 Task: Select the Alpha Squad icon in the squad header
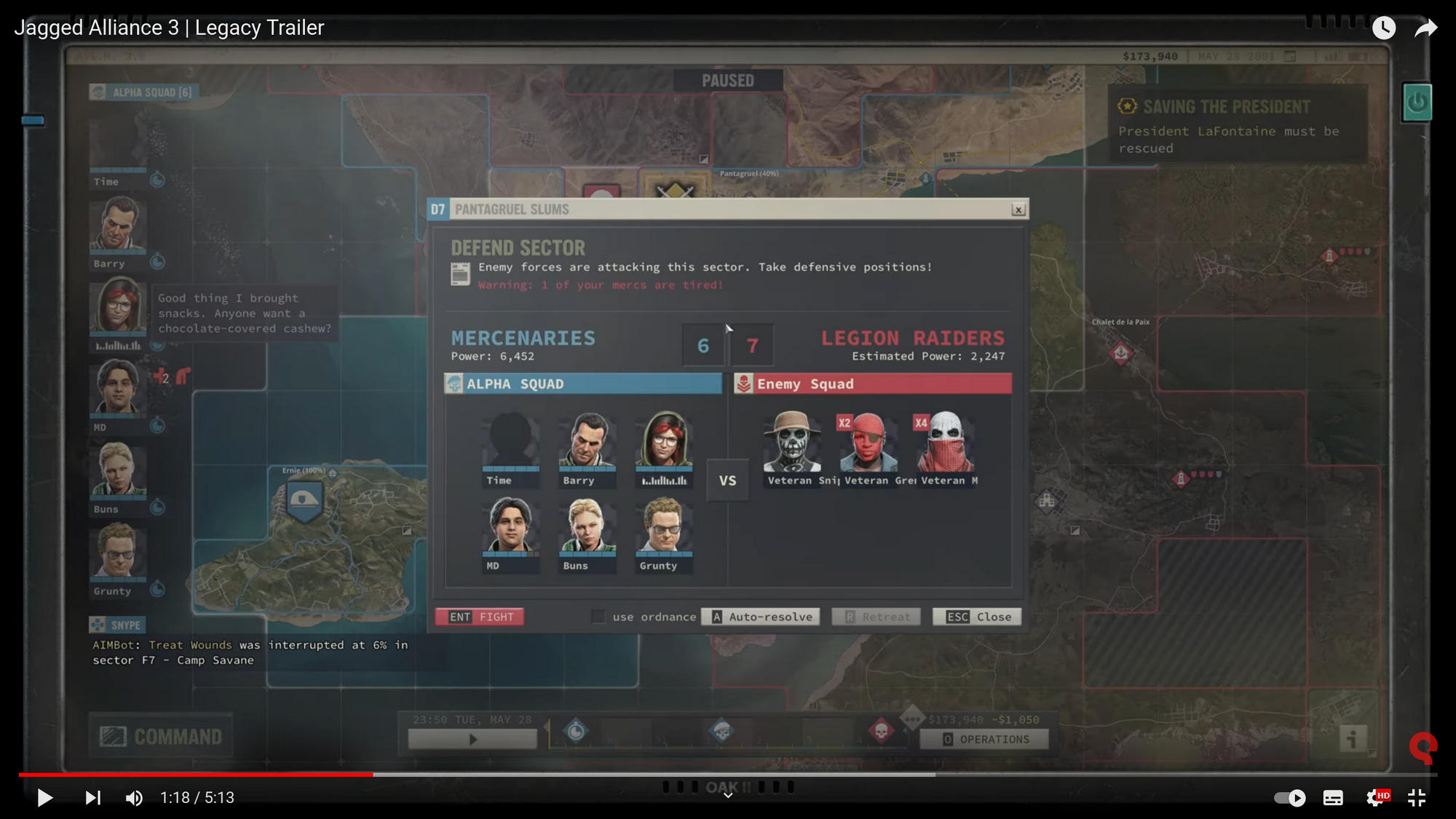click(99, 92)
